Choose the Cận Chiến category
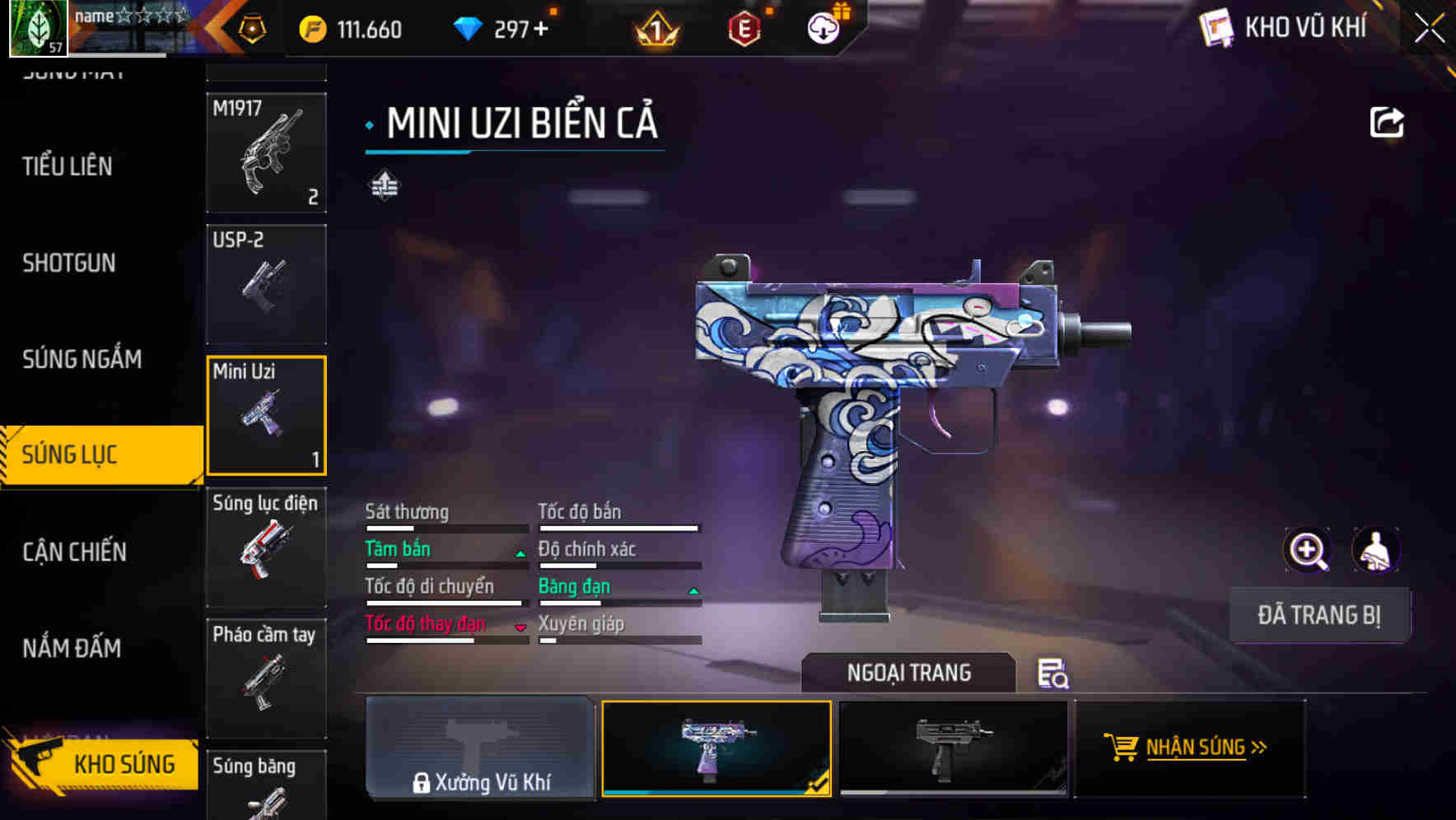The image size is (1456, 820). (x=75, y=552)
